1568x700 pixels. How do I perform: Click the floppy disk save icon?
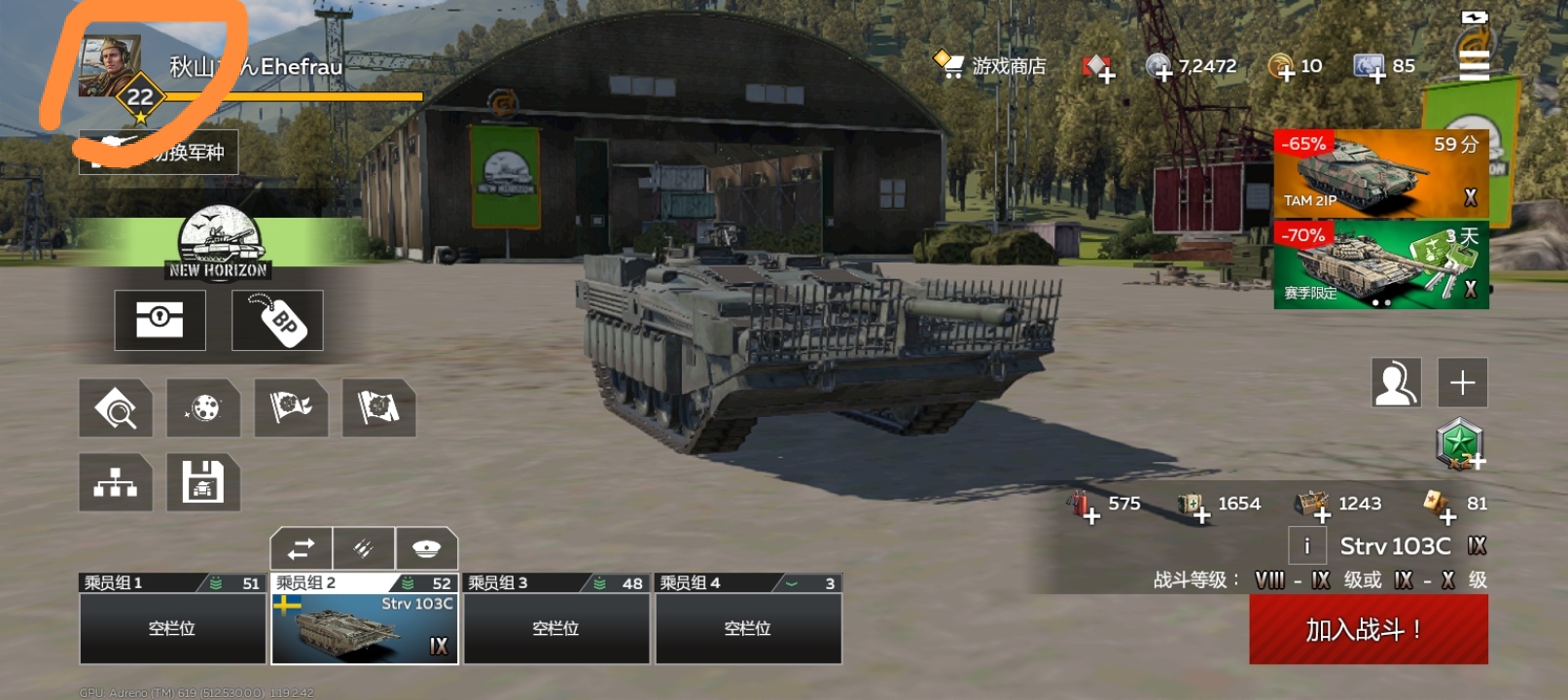(203, 482)
